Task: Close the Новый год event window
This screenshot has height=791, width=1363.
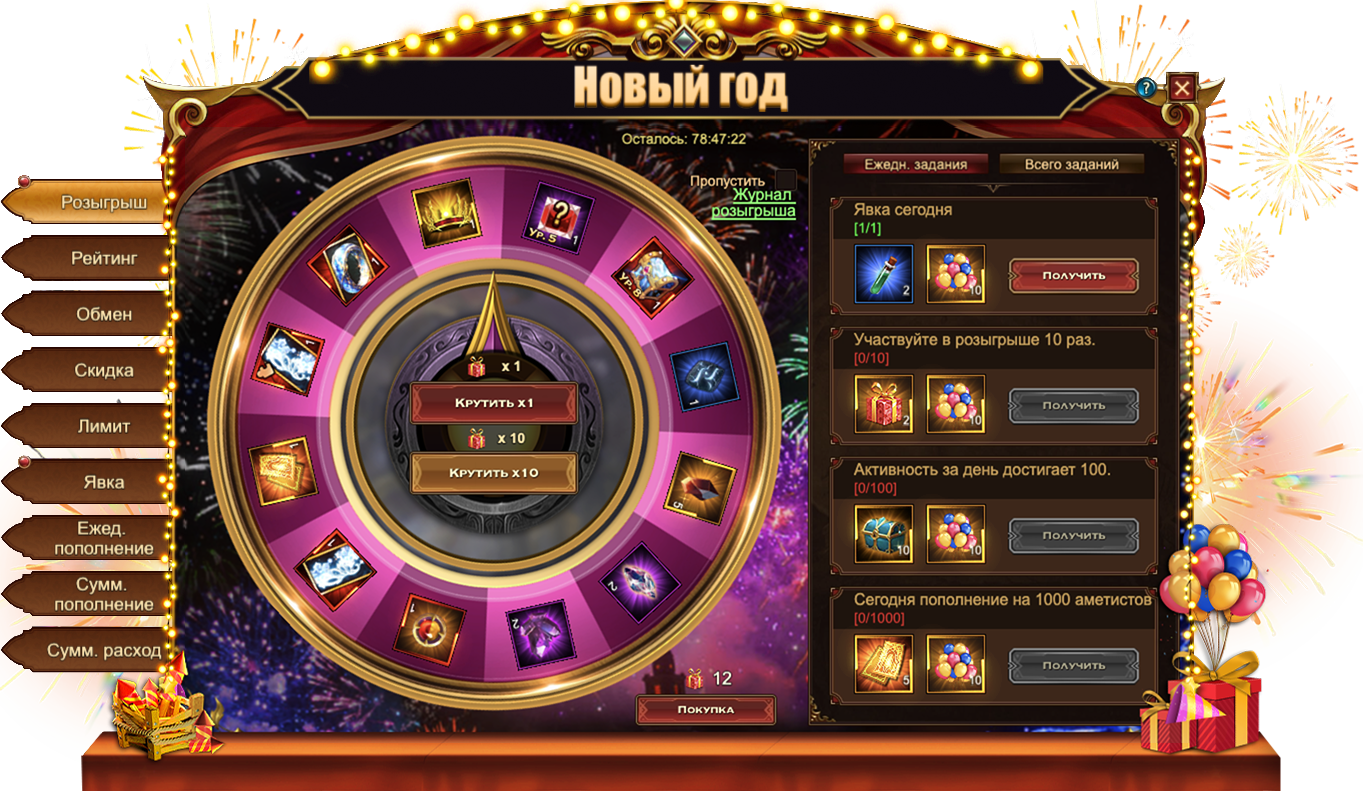Action: click(x=1182, y=88)
